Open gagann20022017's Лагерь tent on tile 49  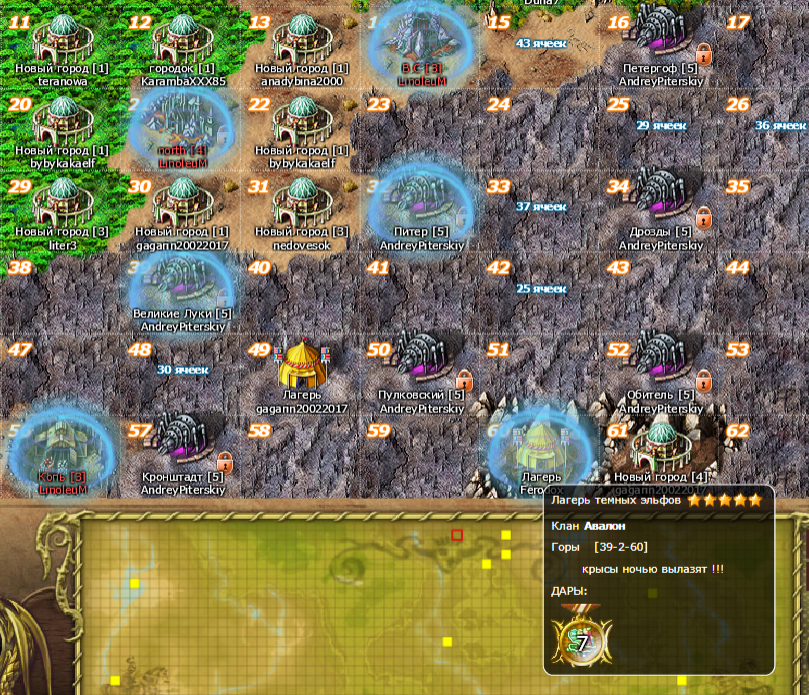point(300,366)
